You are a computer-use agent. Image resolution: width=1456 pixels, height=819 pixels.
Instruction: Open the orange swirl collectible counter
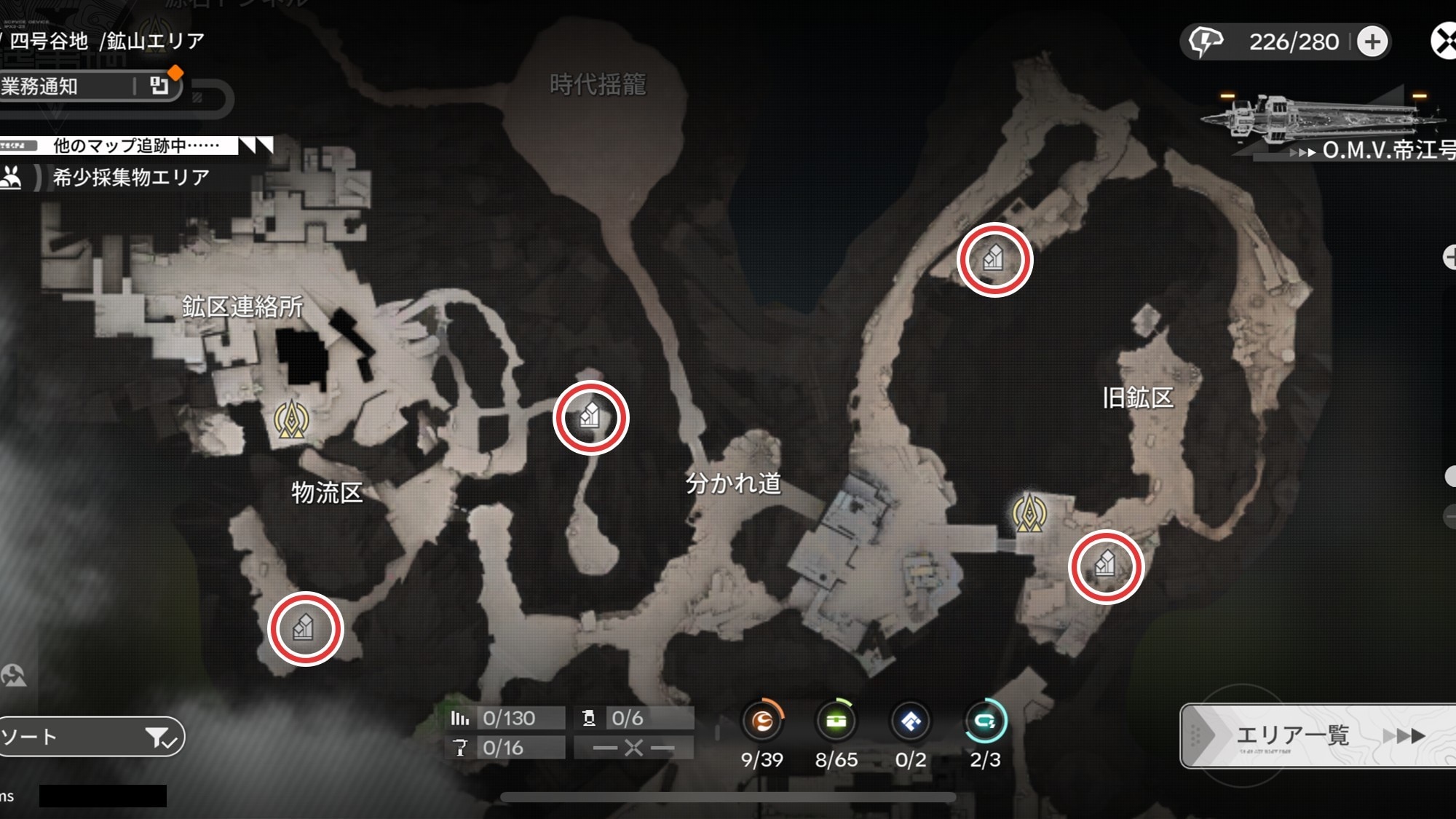pyautogui.click(x=762, y=721)
